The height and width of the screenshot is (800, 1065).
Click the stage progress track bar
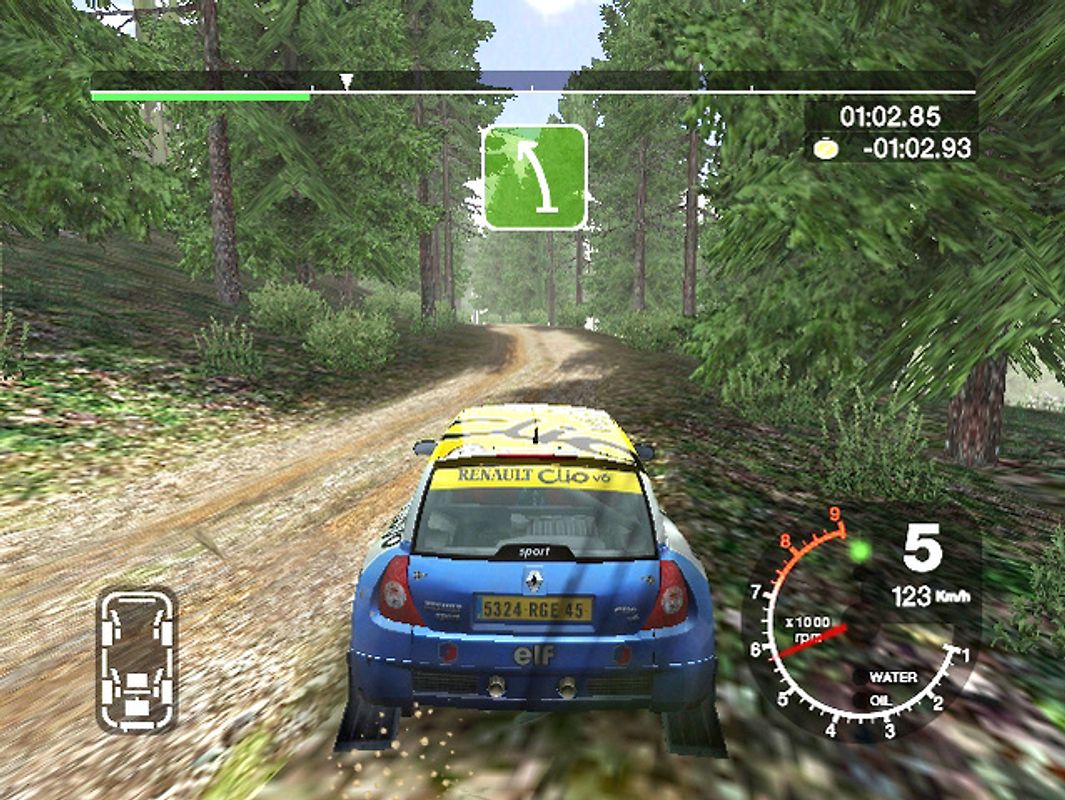pos(532,93)
